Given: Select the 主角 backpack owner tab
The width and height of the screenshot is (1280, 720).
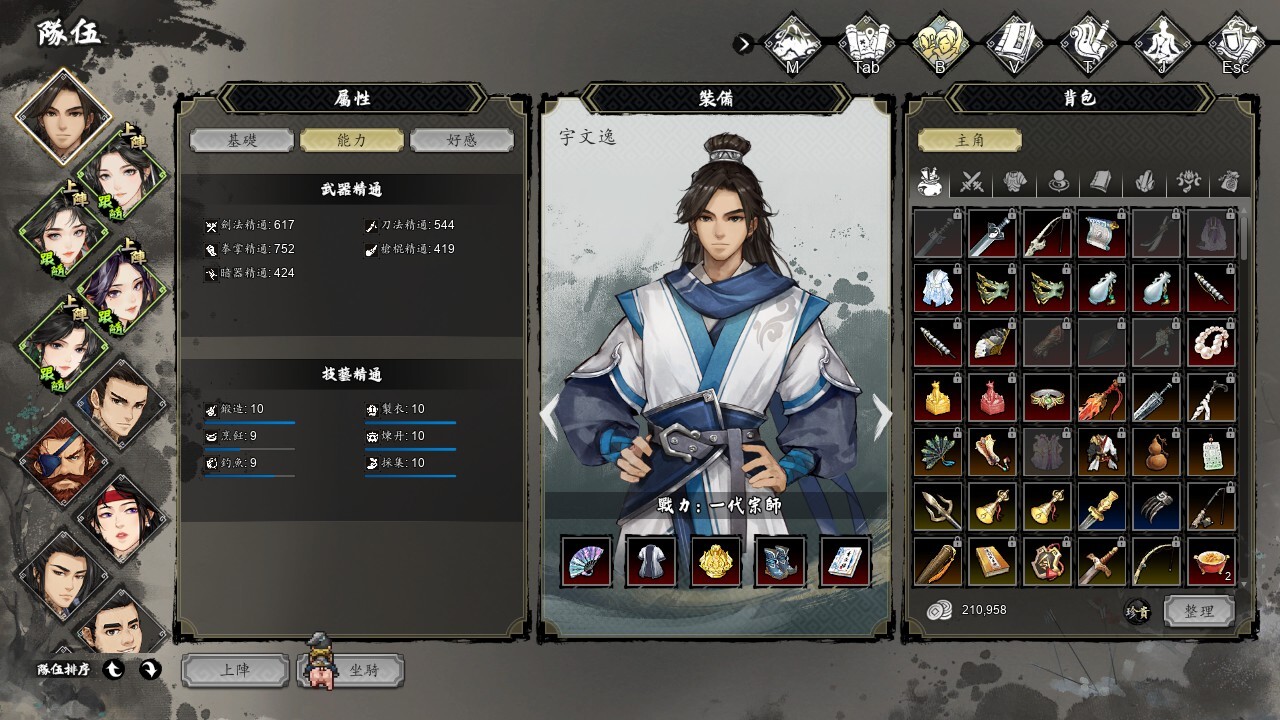Looking at the screenshot, I should [969, 140].
